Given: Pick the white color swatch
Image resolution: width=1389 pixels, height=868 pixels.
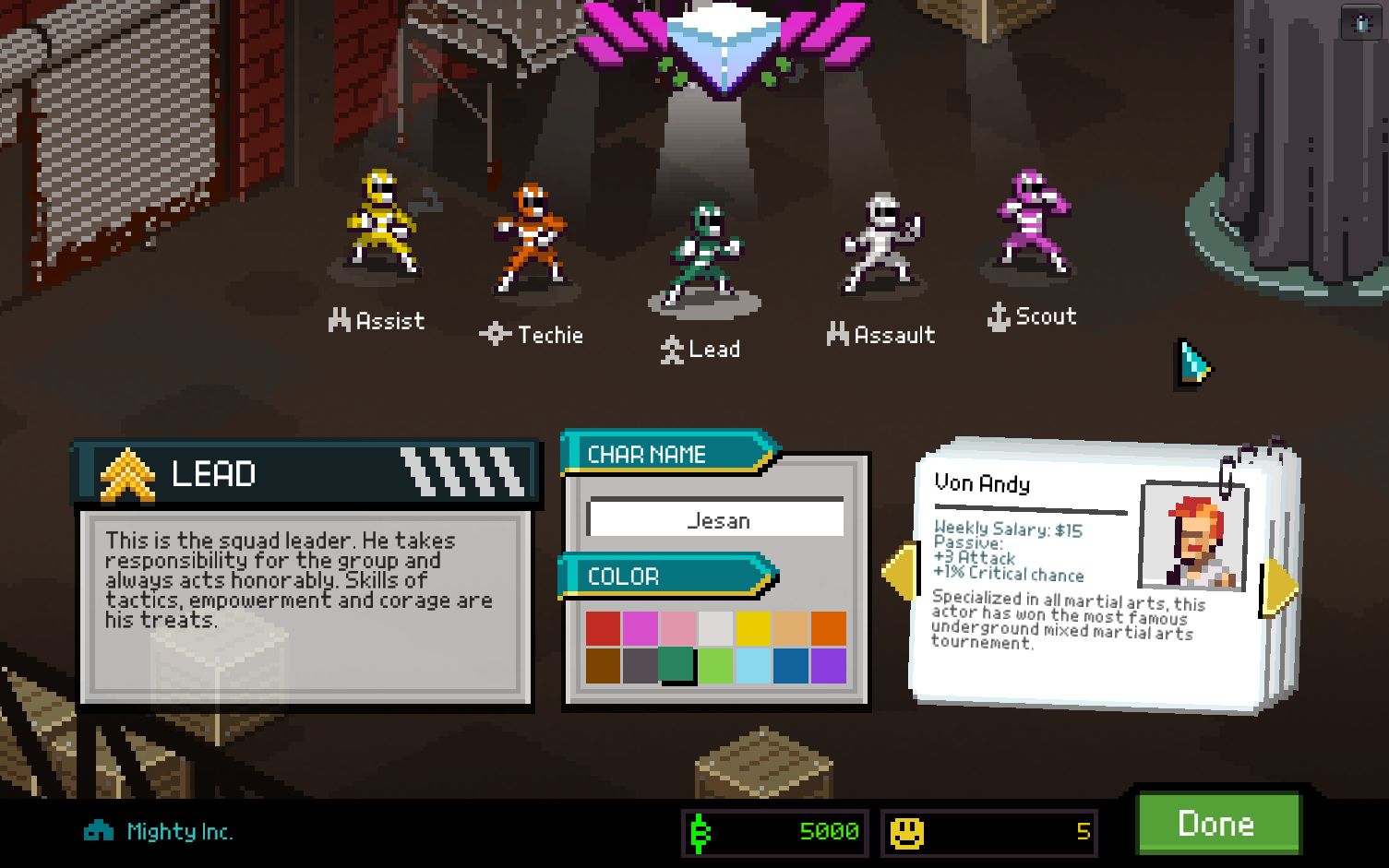Looking at the screenshot, I should [715, 629].
